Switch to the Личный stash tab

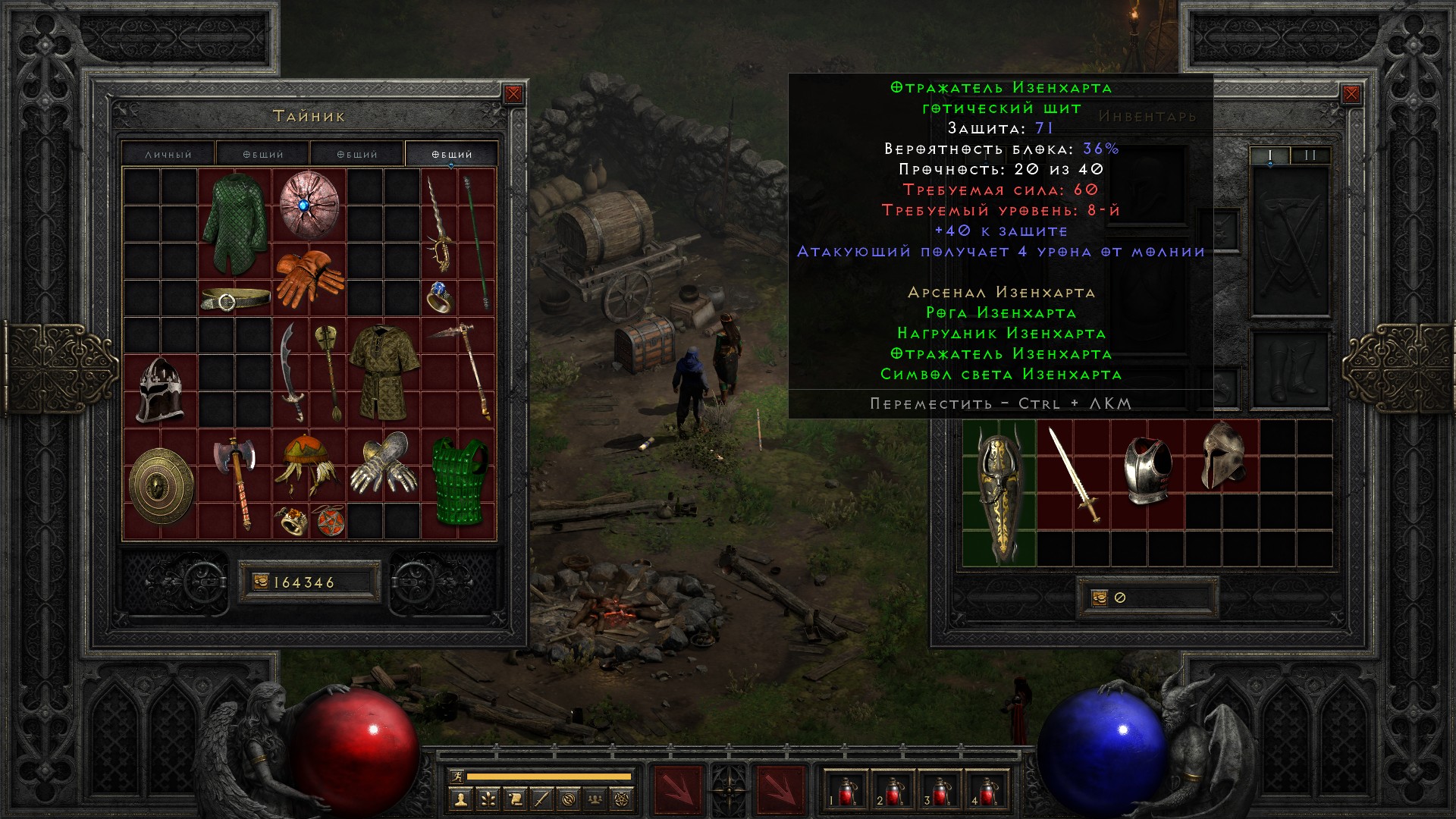coord(168,154)
